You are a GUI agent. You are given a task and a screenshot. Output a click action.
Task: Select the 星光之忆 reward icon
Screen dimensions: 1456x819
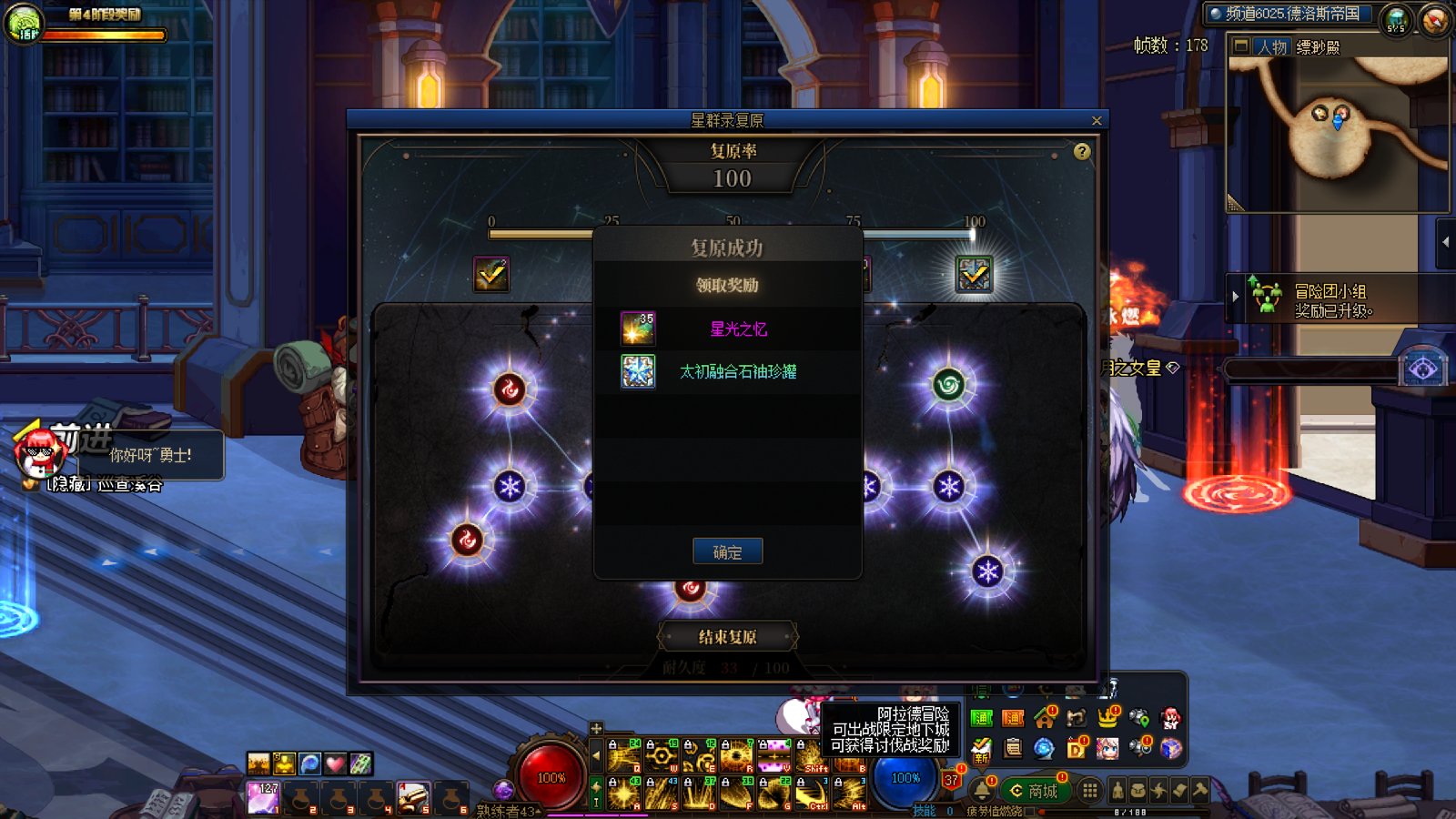tap(637, 329)
